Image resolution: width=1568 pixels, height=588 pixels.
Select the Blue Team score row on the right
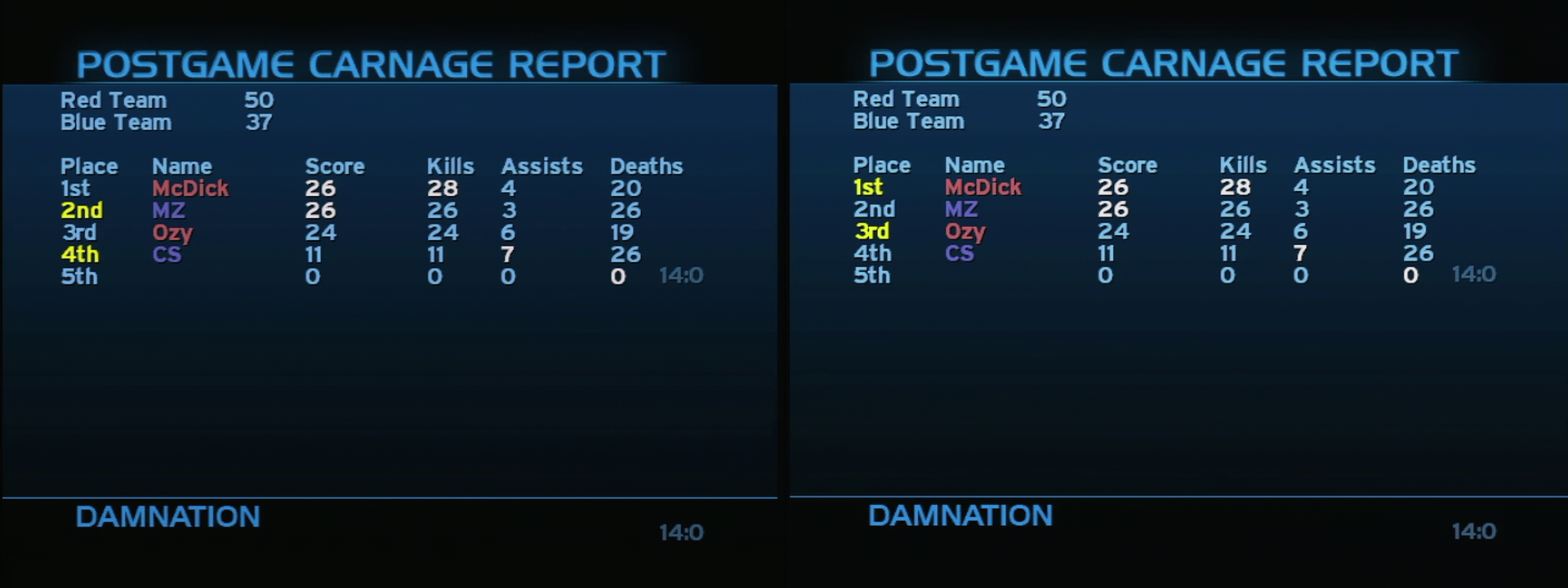coord(955,121)
